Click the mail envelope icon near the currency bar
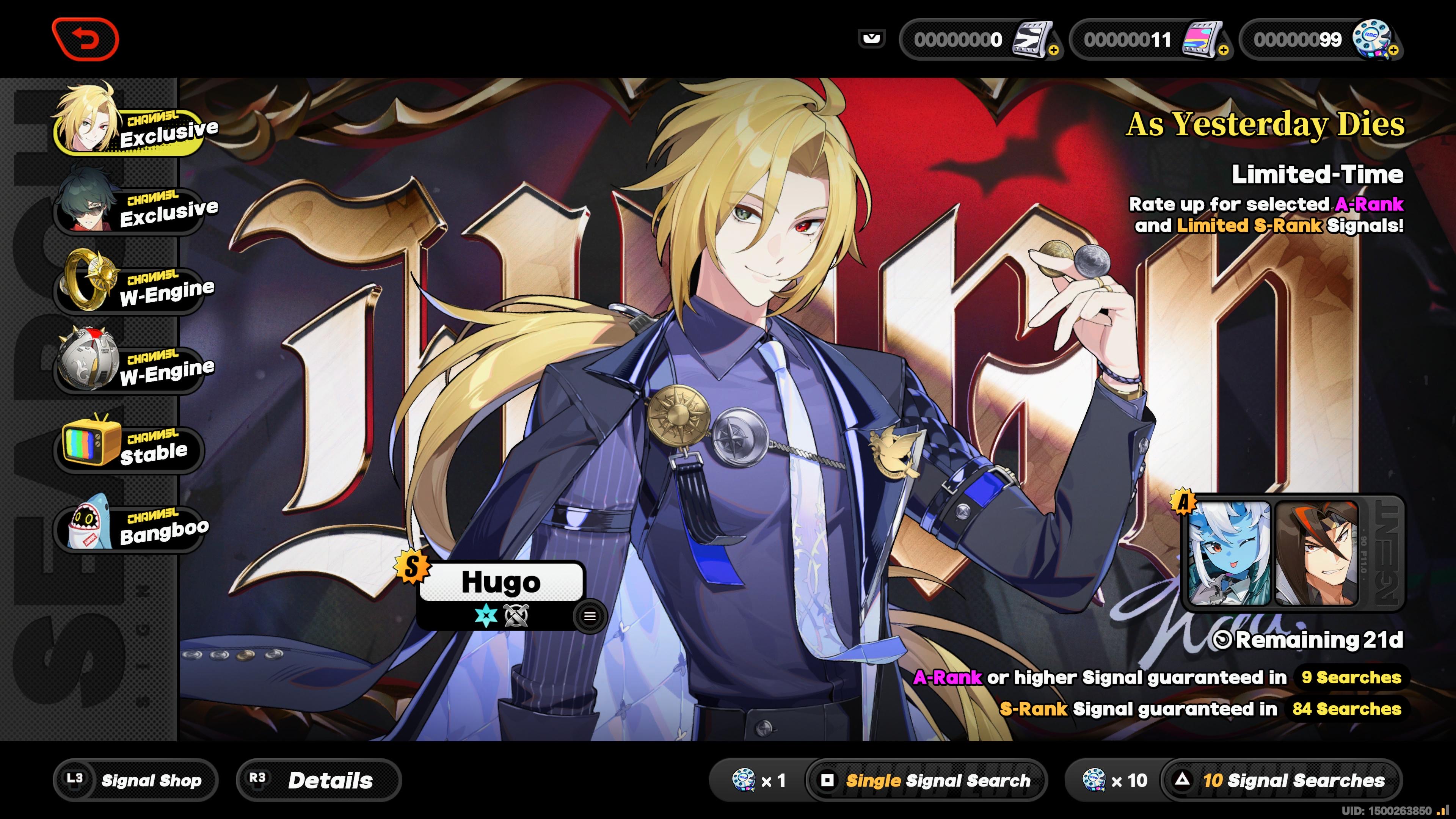Viewport: 1456px width, 819px height. (873, 38)
